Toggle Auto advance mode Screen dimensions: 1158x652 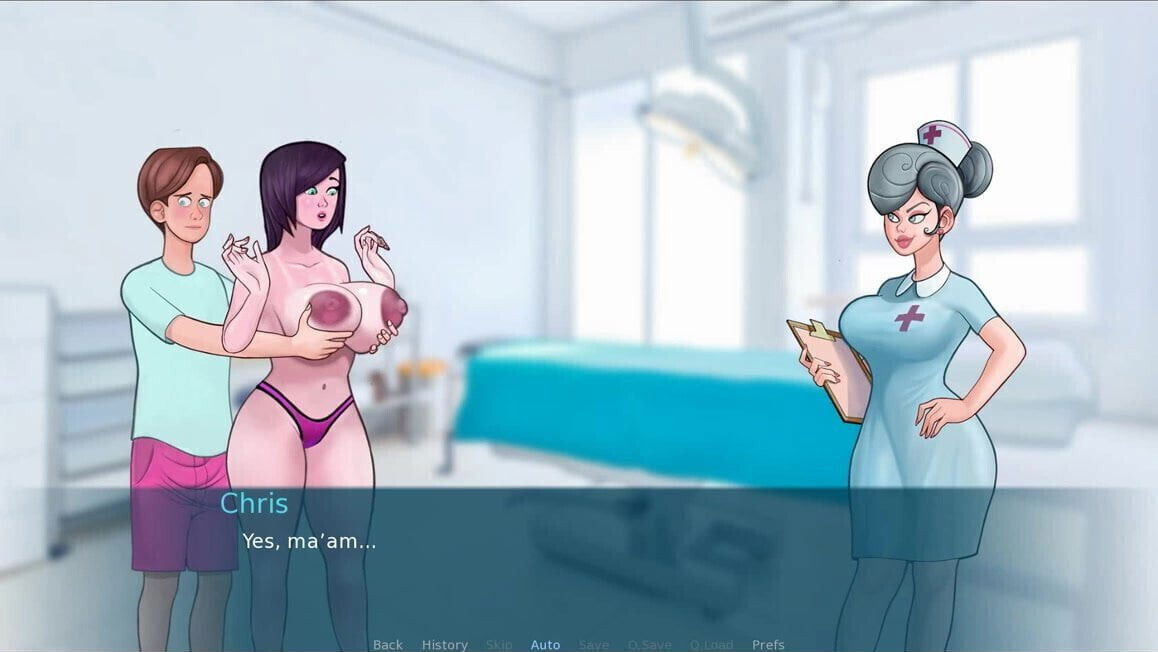click(x=545, y=645)
